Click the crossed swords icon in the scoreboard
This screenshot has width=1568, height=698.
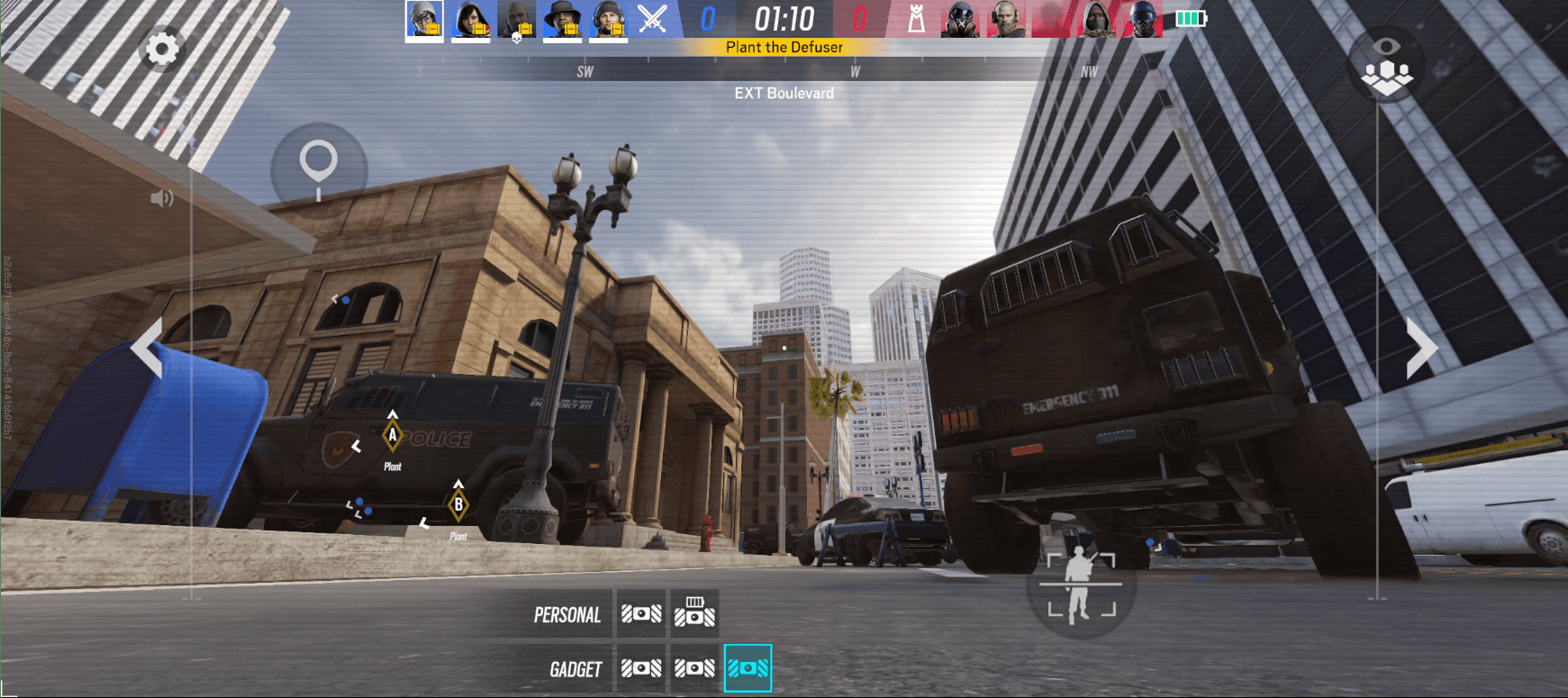click(651, 19)
